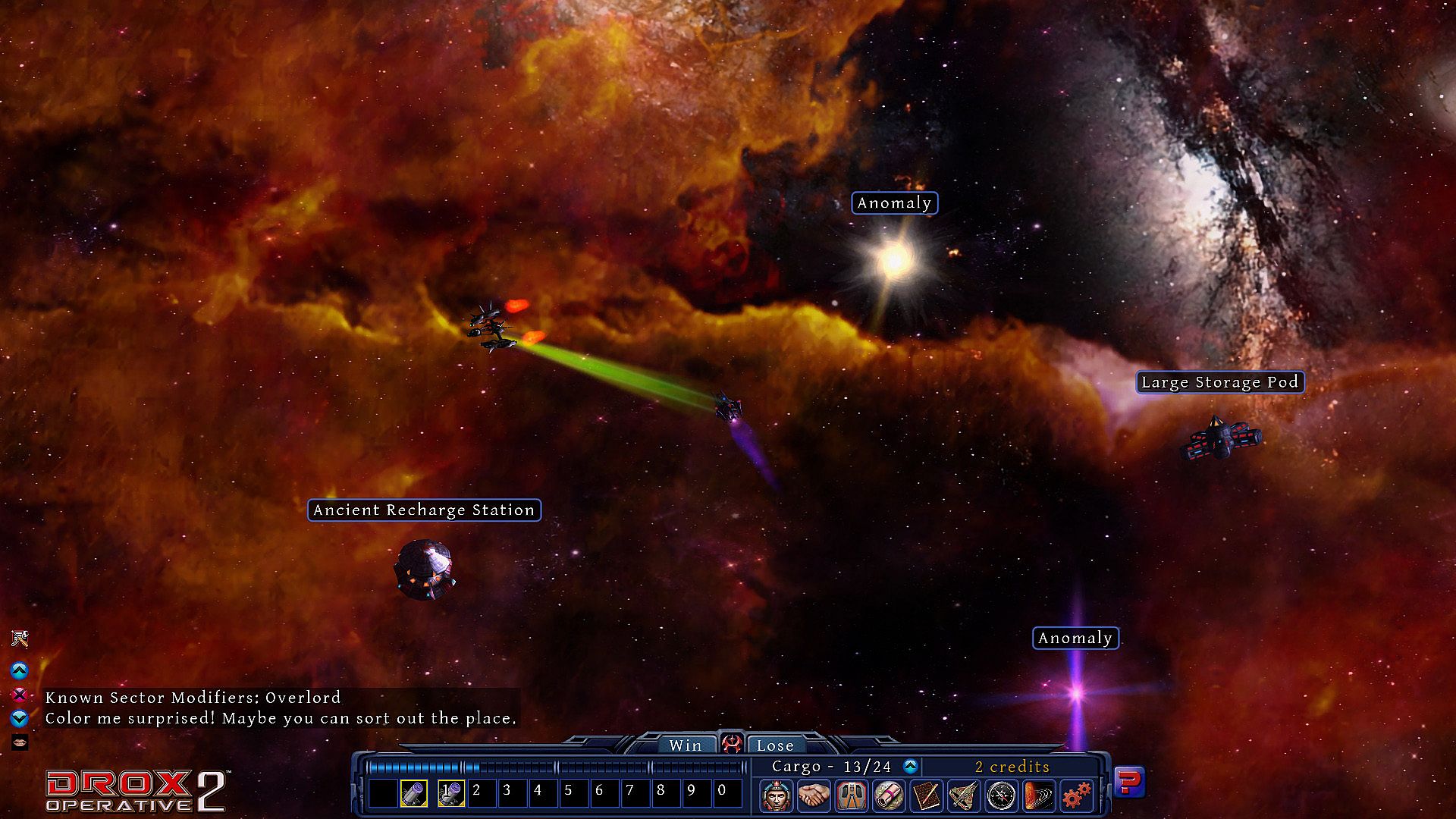Open the Lose conditions tab
This screenshot has height=819, width=1456.
pos(775,745)
